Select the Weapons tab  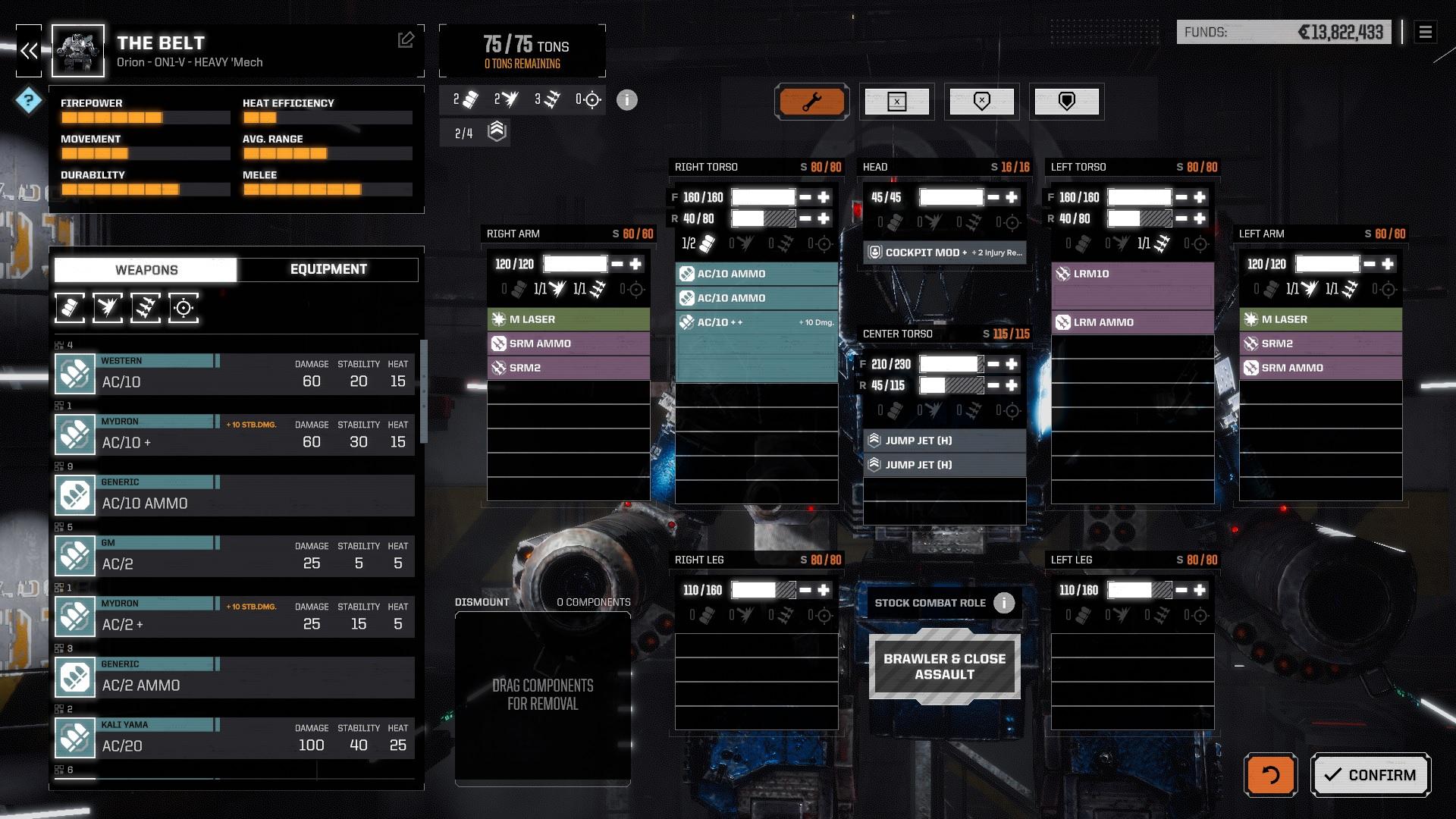coord(146,269)
